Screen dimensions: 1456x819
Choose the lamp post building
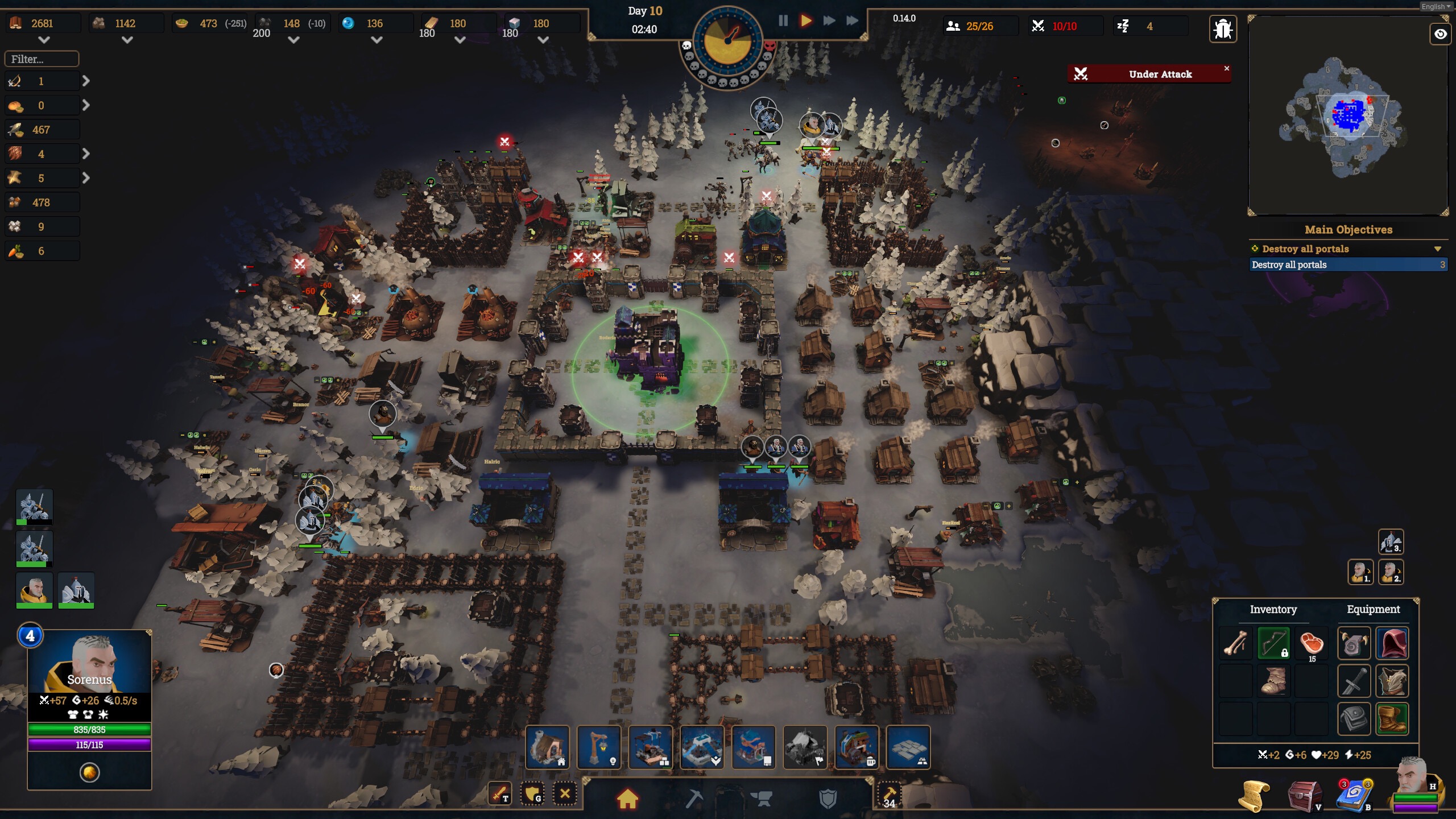pos(599,747)
